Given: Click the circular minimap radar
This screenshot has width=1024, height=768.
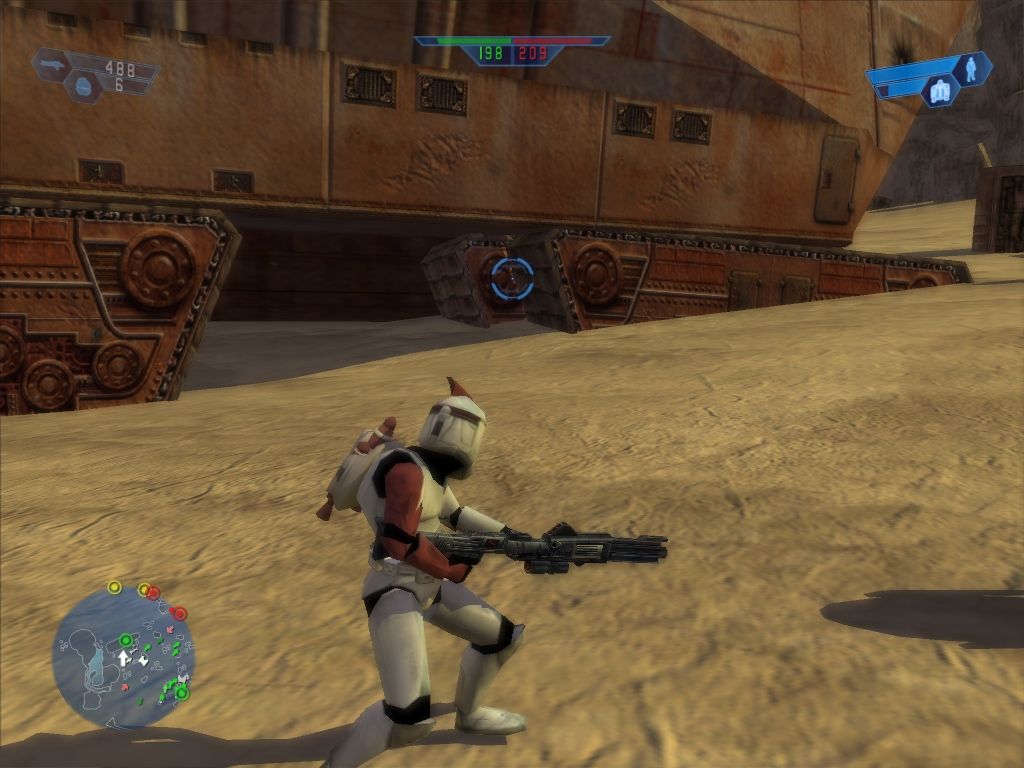Looking at the screenshot, I should click(x=122, y=657).
